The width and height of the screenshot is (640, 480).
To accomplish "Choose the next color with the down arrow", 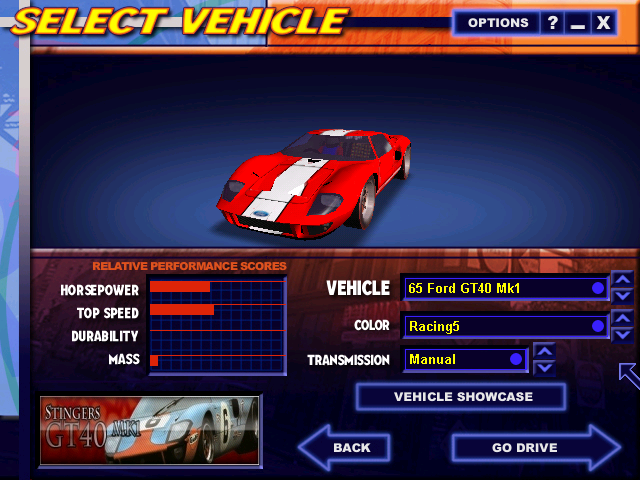I will pyautogui.click(x=622, y=334).
